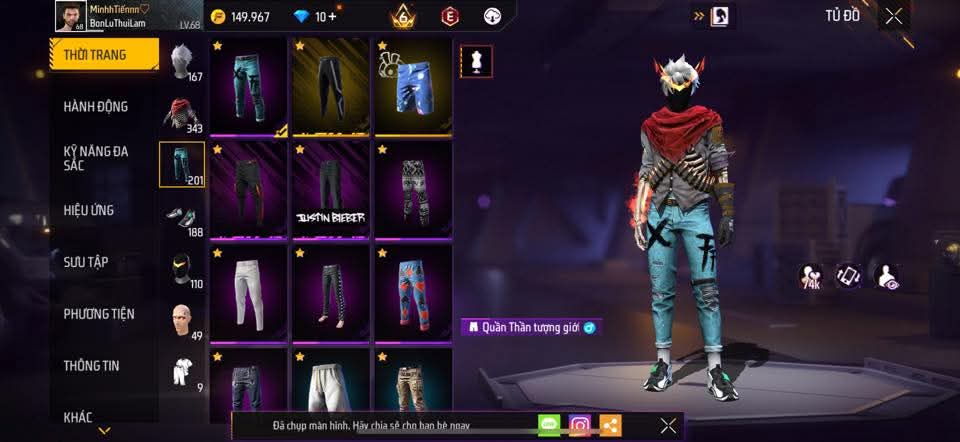
Task: Open the face mask category showing 110
Action: pyautogui.click(x=181, y=268)
